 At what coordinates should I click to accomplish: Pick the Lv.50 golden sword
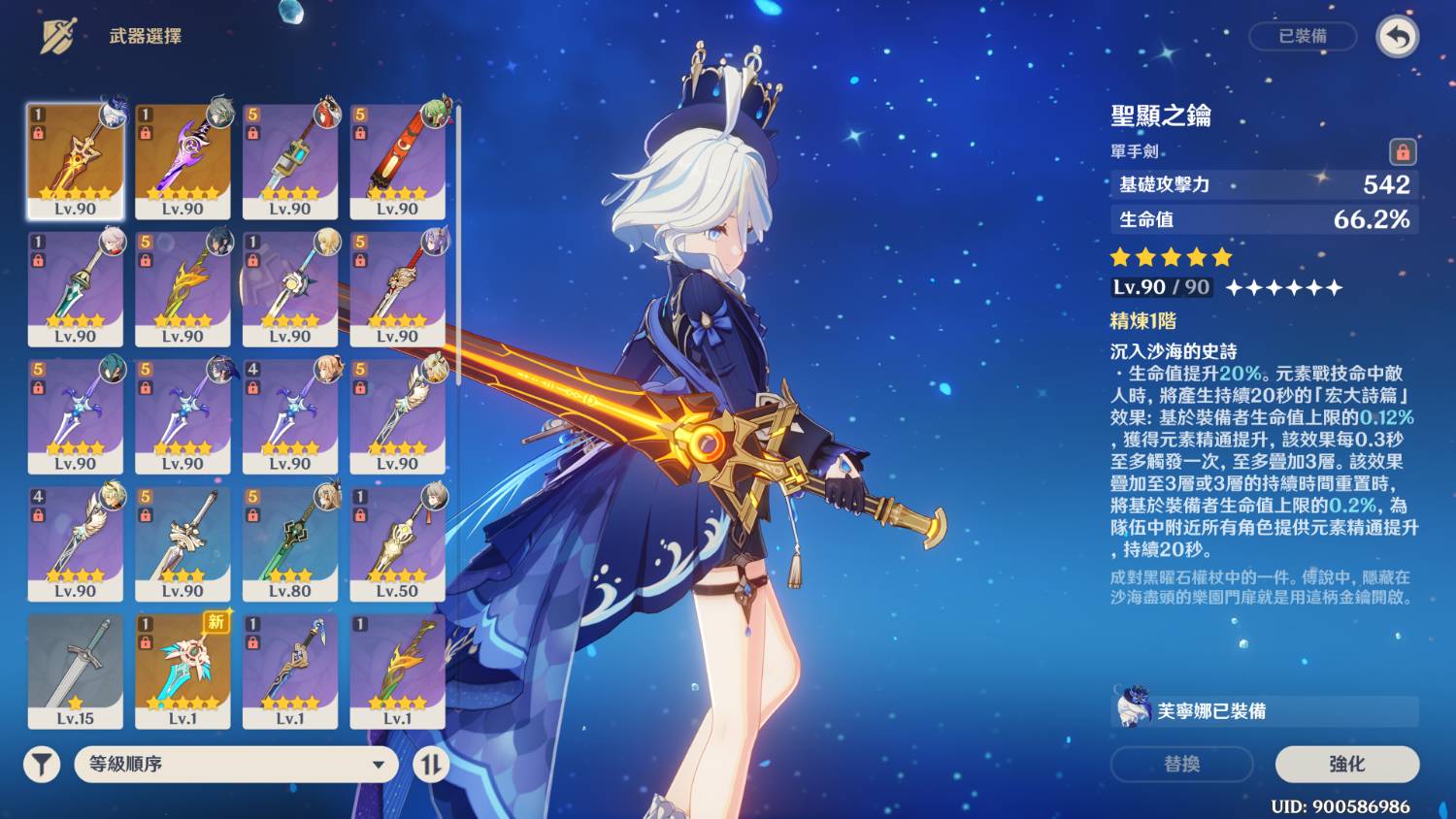coord(397,543)
